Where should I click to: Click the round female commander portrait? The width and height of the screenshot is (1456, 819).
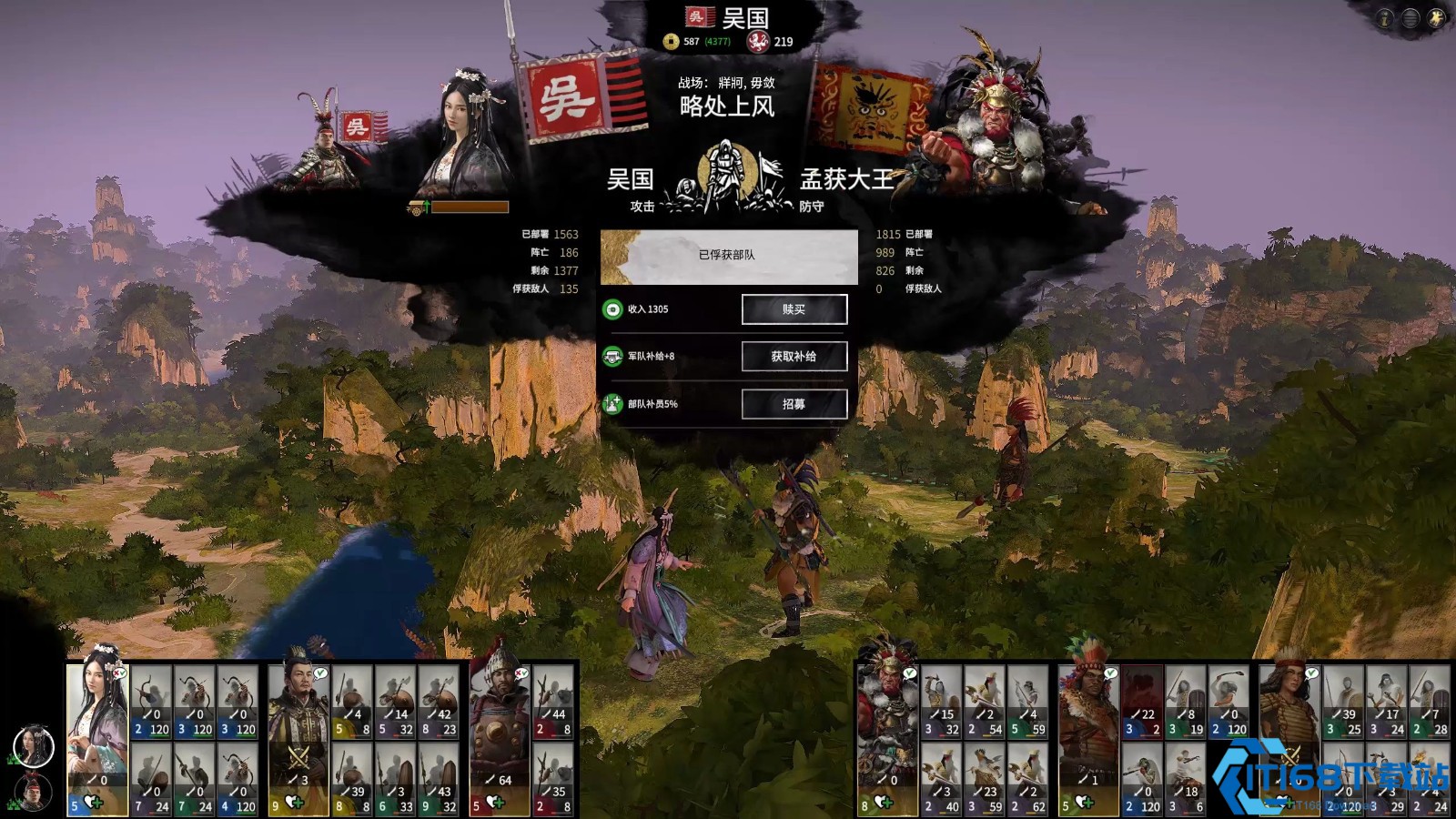pyautogui.click(x=33, y=746)
